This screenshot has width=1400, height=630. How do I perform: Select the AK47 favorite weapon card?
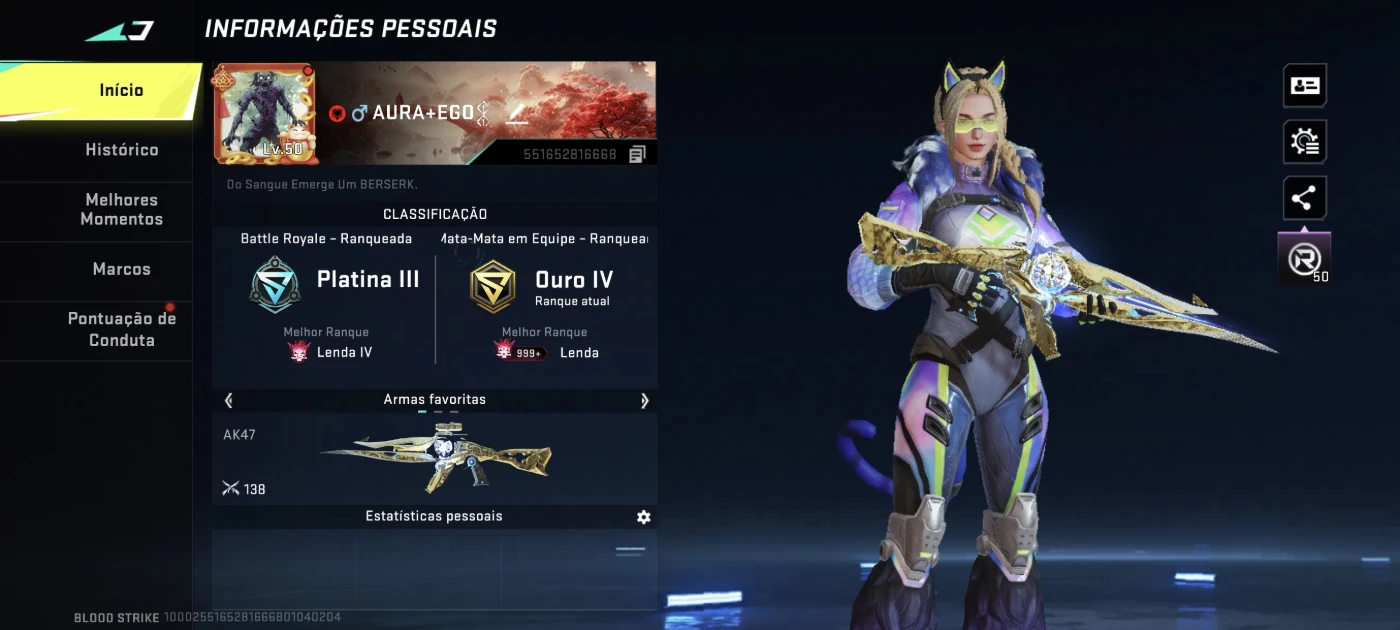tap(434, 459)
